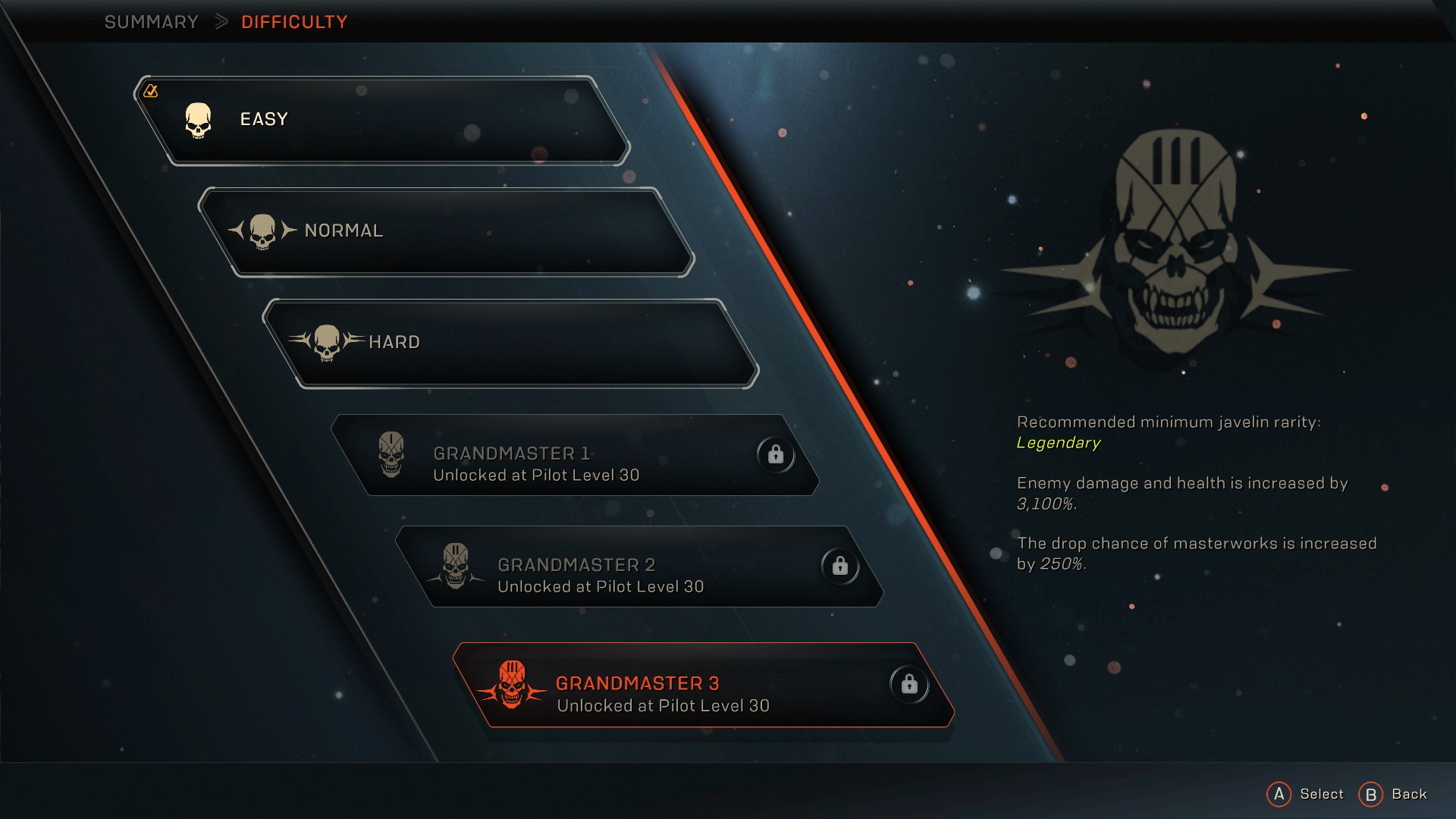Screen dimensions: 1456x819
Task: Choose the Normal difficulty option
Action: [x=446, y=231]
